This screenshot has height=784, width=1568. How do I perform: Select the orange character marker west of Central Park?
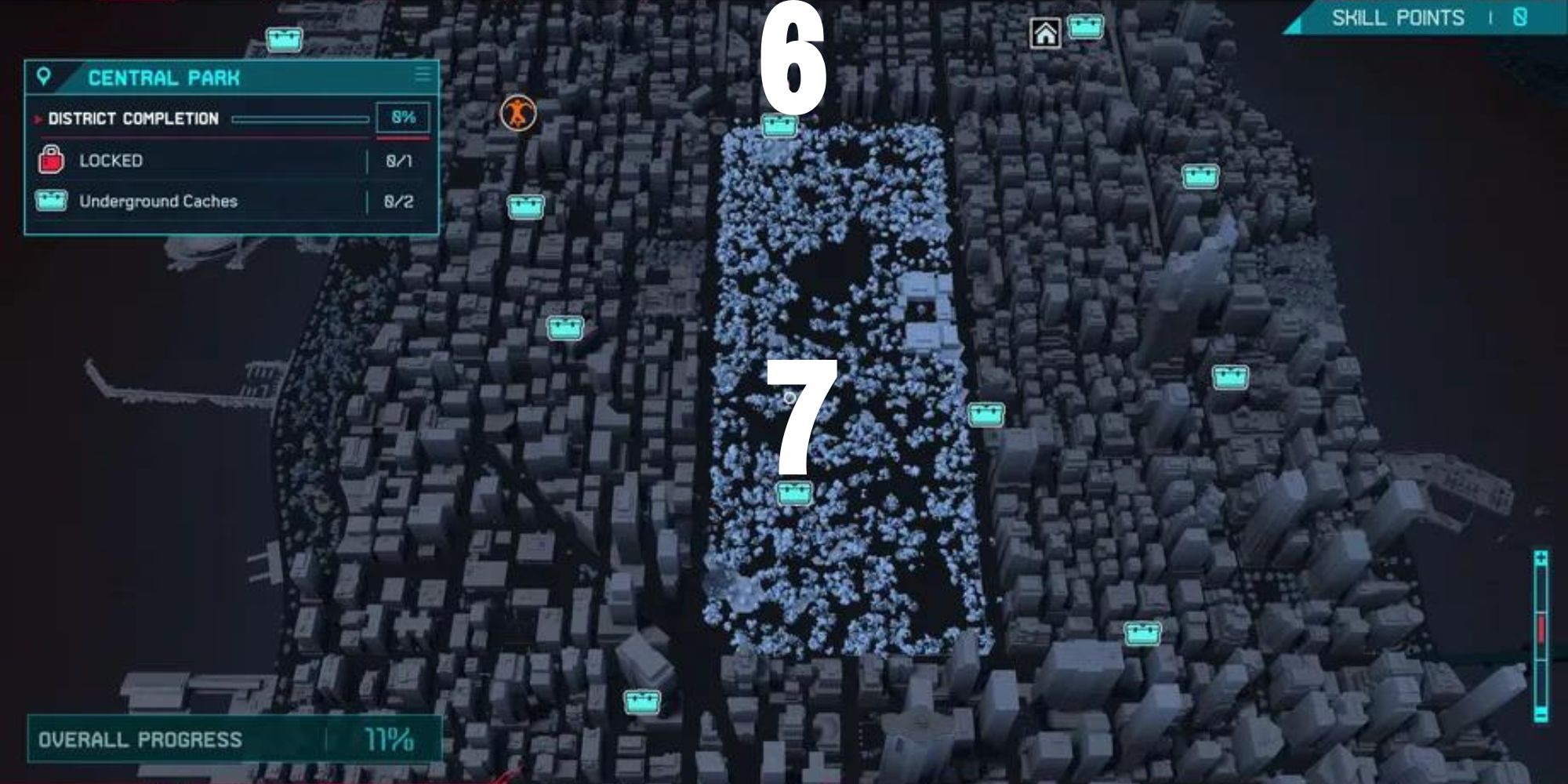(x=519, y=112)
